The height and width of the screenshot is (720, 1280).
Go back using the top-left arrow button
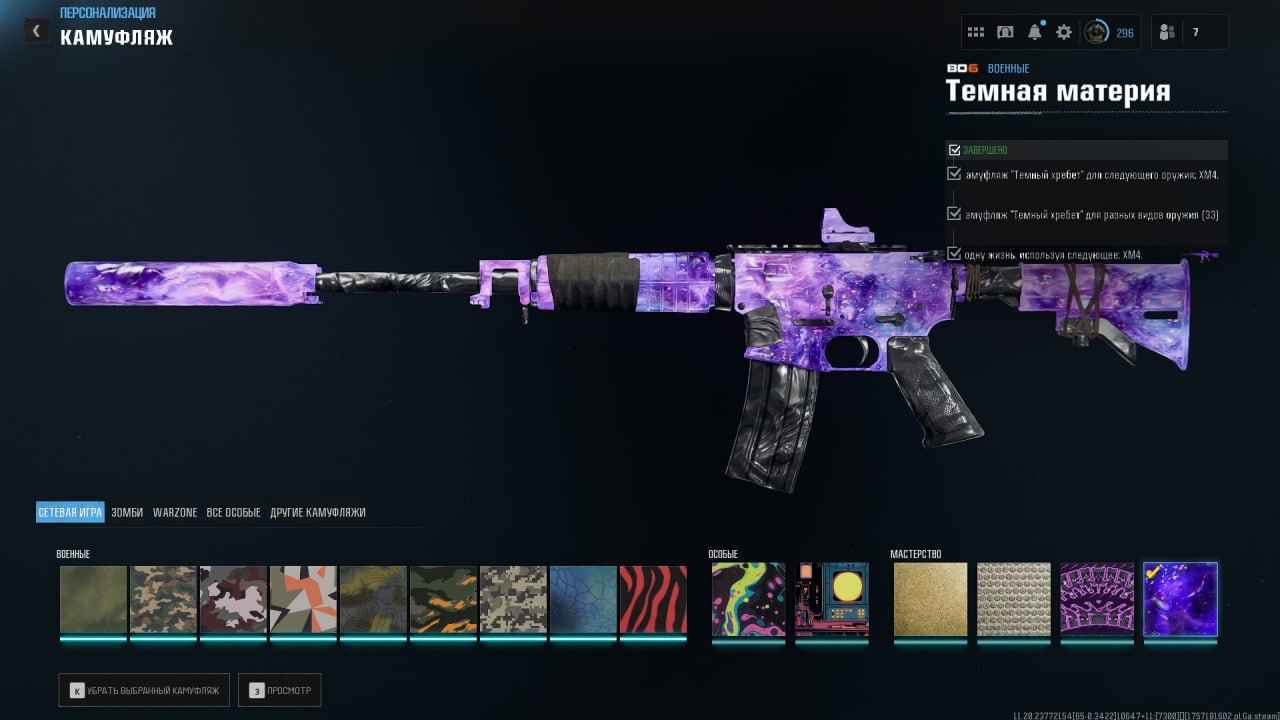coord(37,31)
